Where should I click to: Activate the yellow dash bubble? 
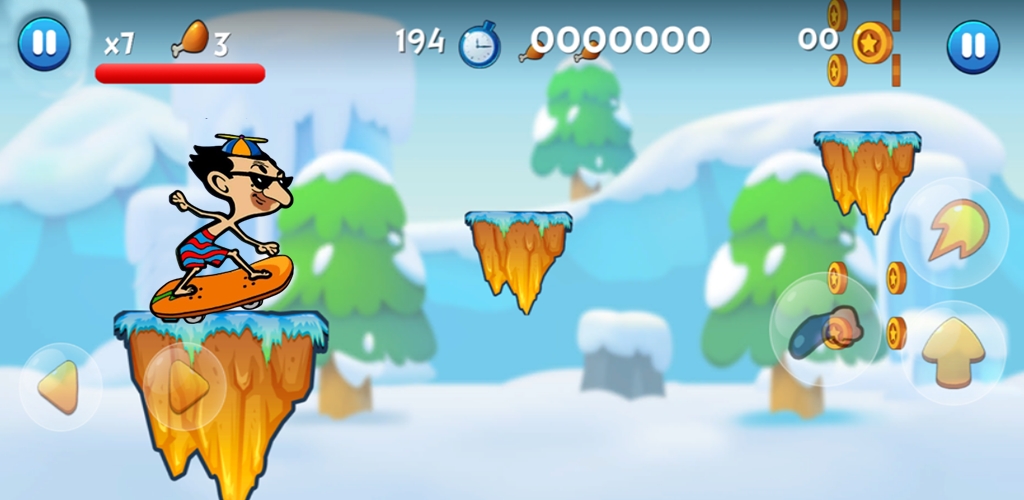tap(954, 232)
